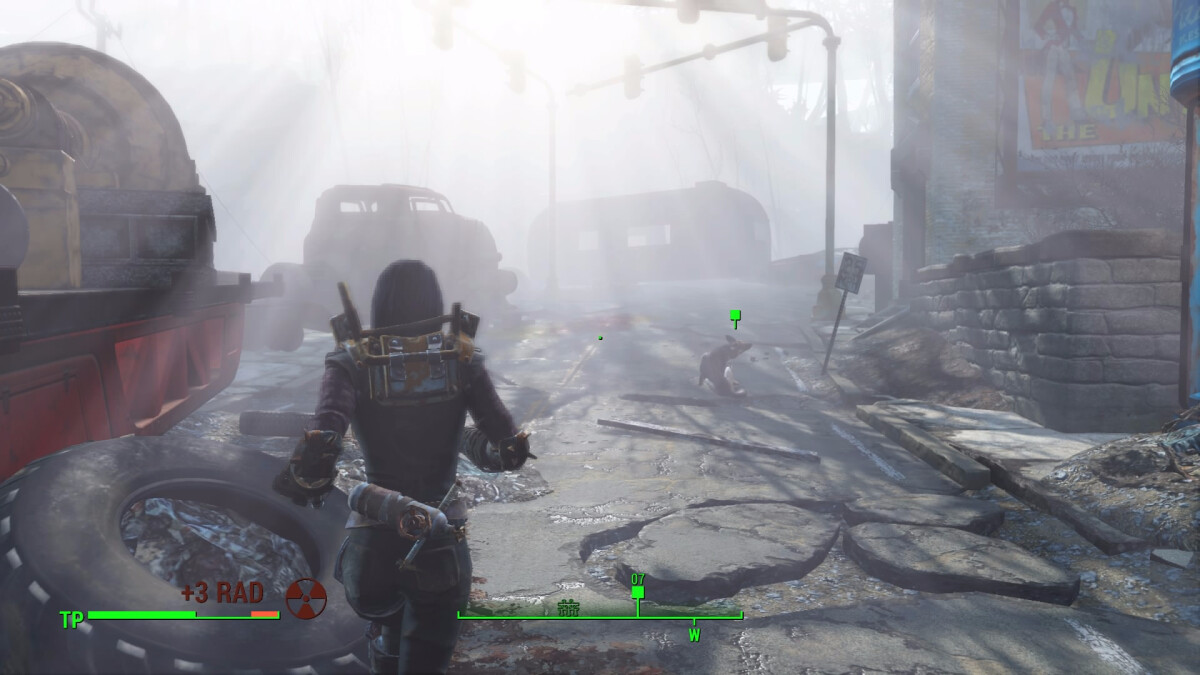Viewport: 1200px width, 675px height.
Task: Select the green floating quest marker above the creature
Action: [735, 317]
